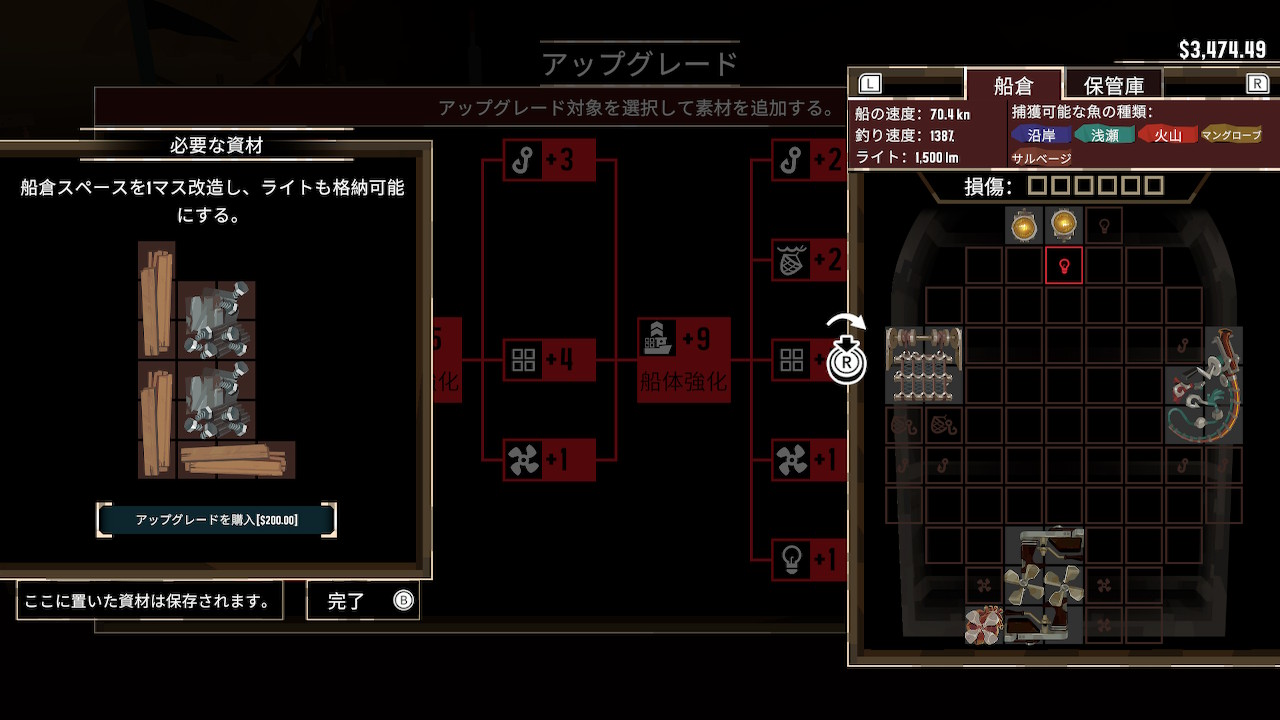Image resolution: width=1280 pixels, height=720 pixels.
Task: Choose the grid +4 cargo upgrade node
Action: [549, 360]
